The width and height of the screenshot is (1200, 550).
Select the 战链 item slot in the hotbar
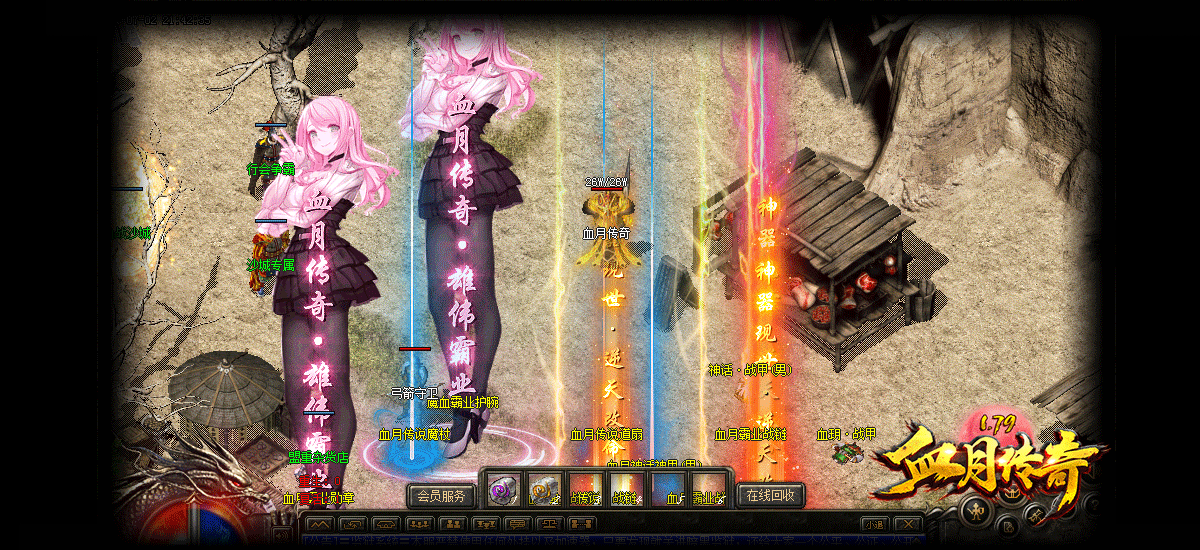tap(625, 490)
